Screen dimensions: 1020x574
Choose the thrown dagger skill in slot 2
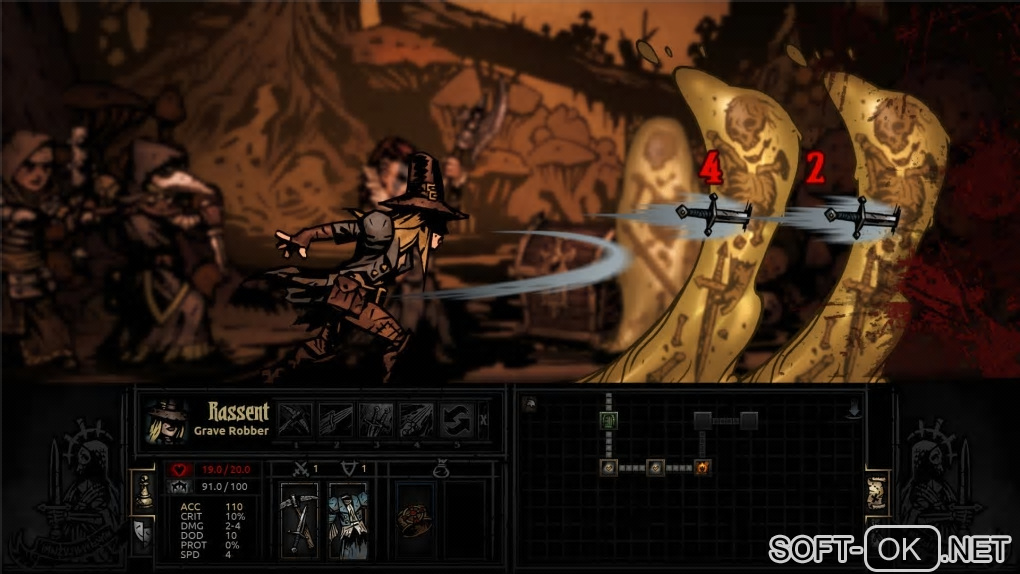(336, 418)
